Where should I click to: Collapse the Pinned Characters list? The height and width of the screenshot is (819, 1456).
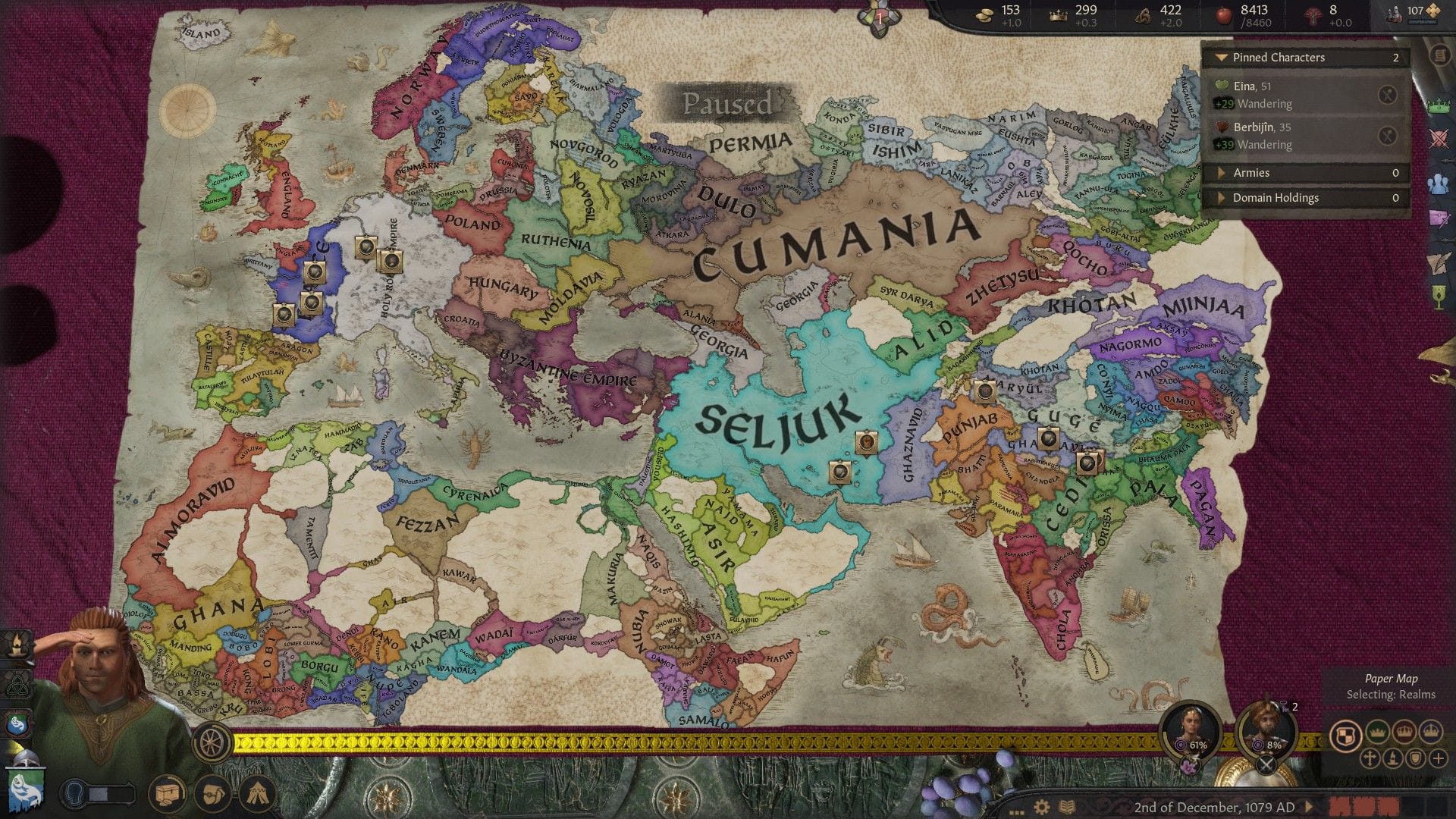coord(1221,58)
